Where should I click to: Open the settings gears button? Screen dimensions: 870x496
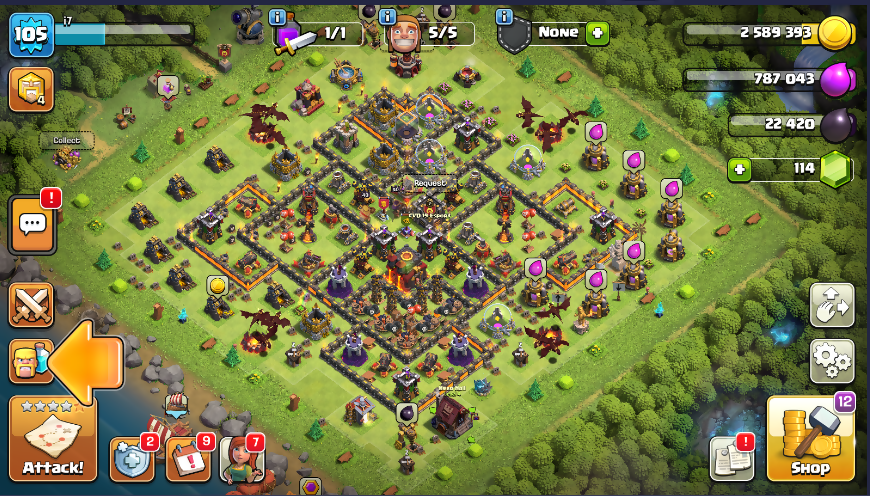coord(831,361)
